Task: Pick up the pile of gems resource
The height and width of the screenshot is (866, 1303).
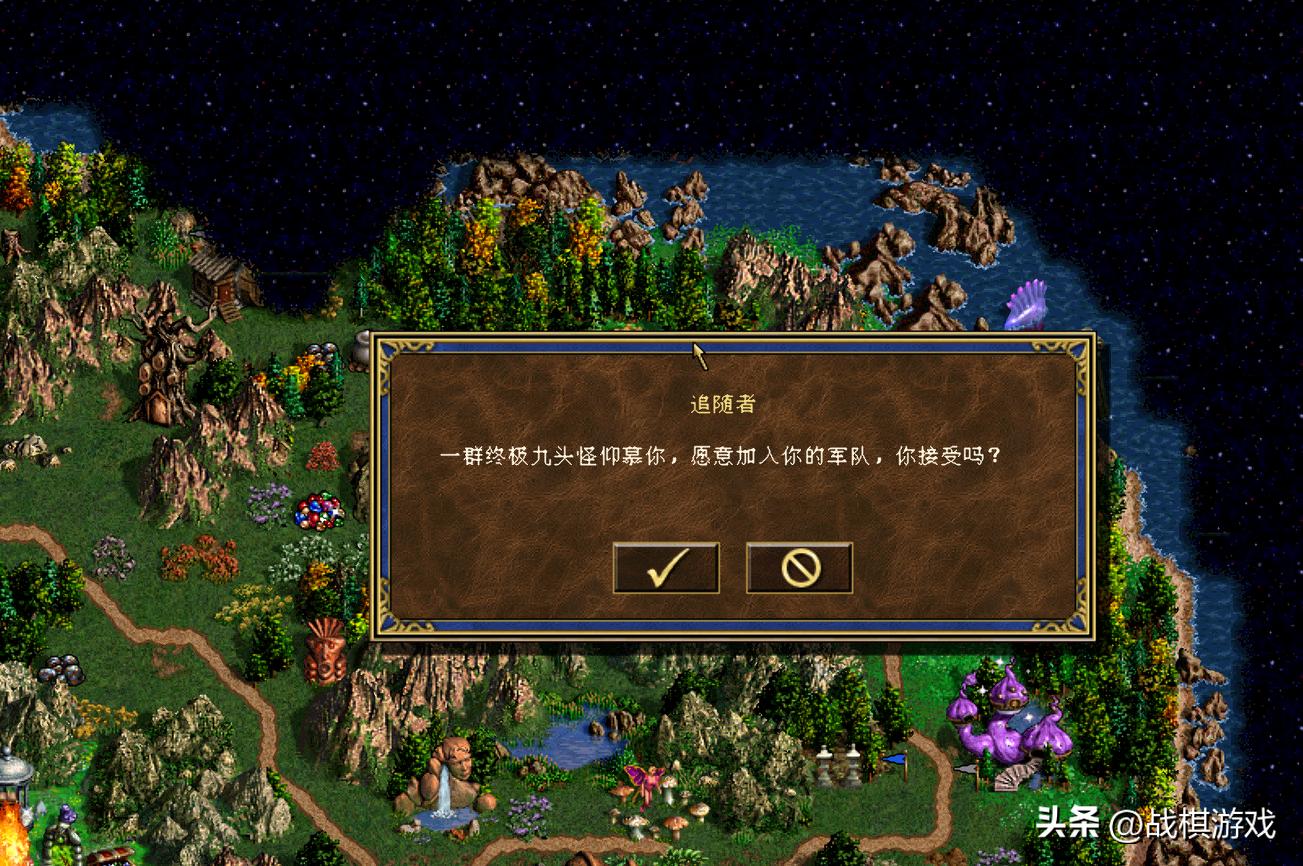Action: (318, 513)
